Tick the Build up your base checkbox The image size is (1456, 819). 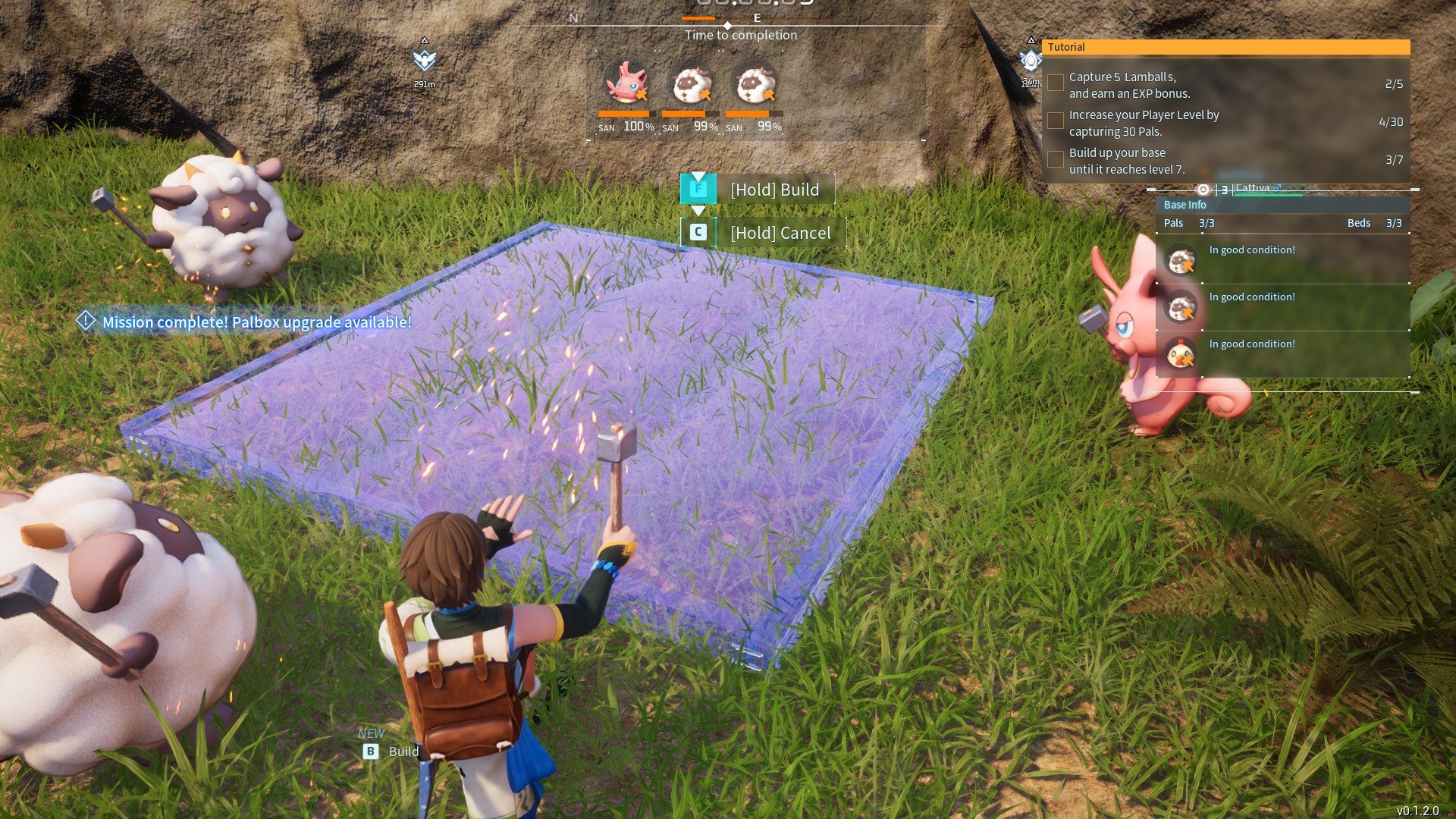coord(1055,159)
